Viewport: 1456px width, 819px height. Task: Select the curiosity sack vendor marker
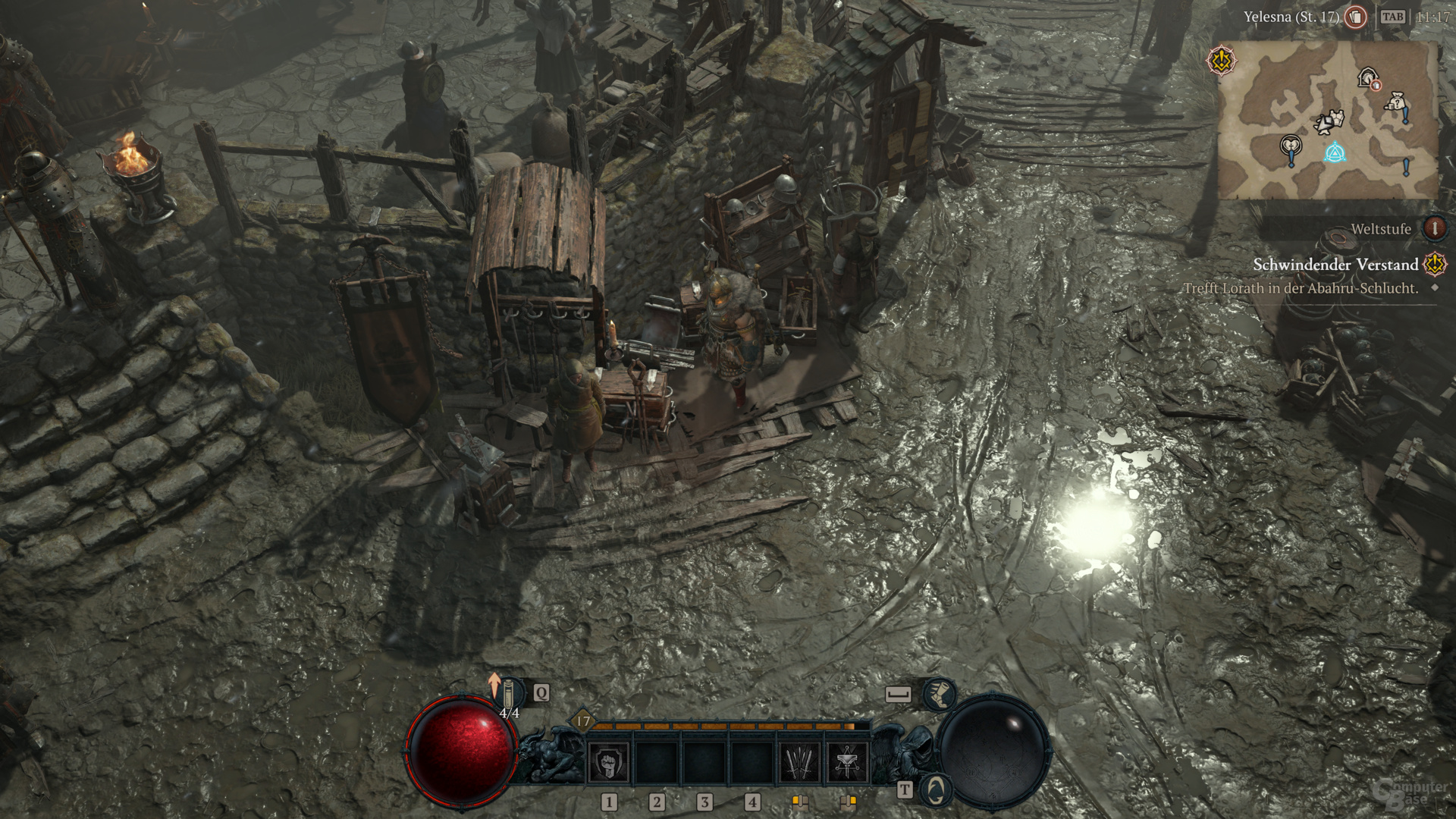[x=1397, y=102]
